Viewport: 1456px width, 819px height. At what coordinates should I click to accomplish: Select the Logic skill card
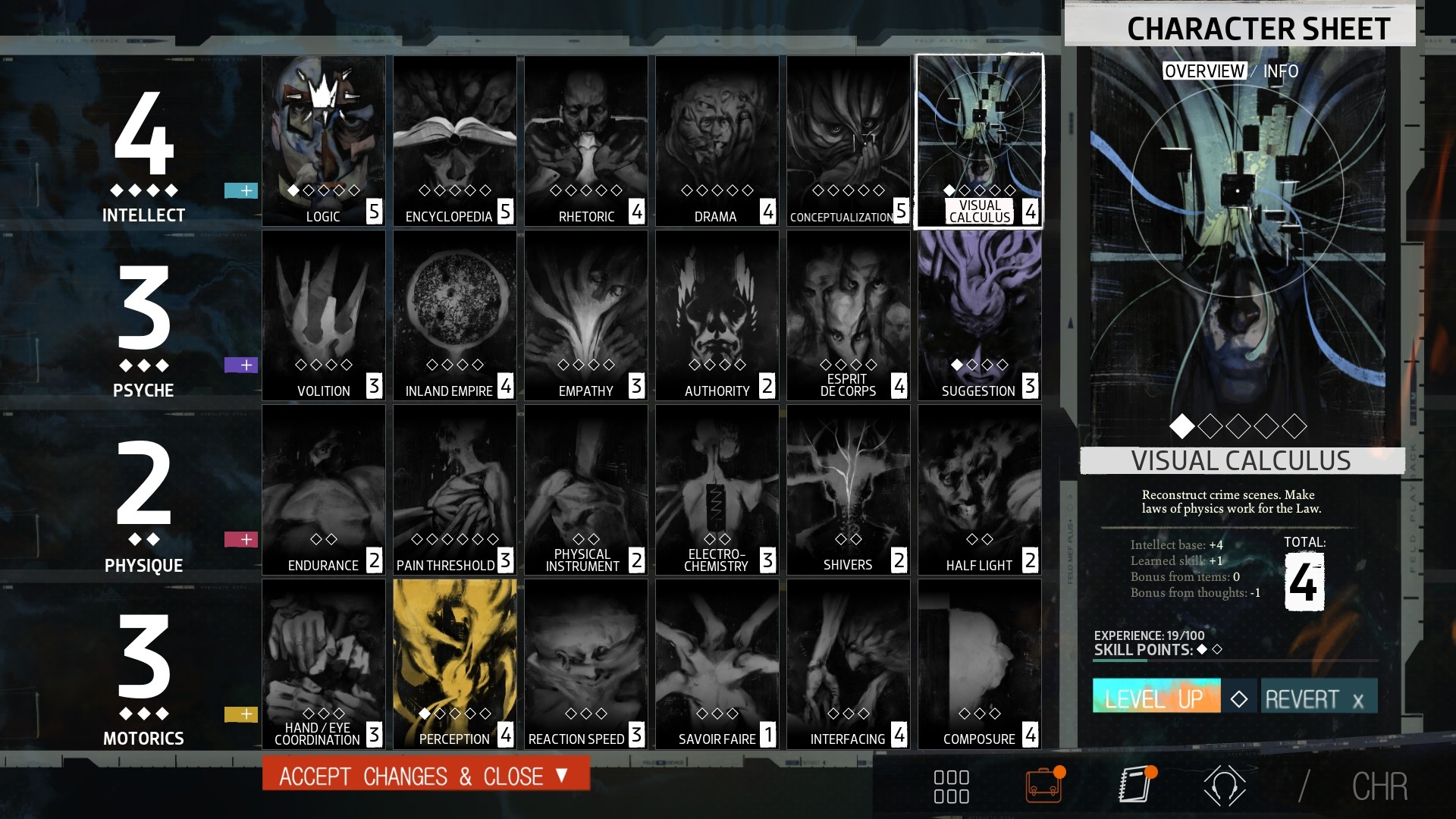[324, 141]
